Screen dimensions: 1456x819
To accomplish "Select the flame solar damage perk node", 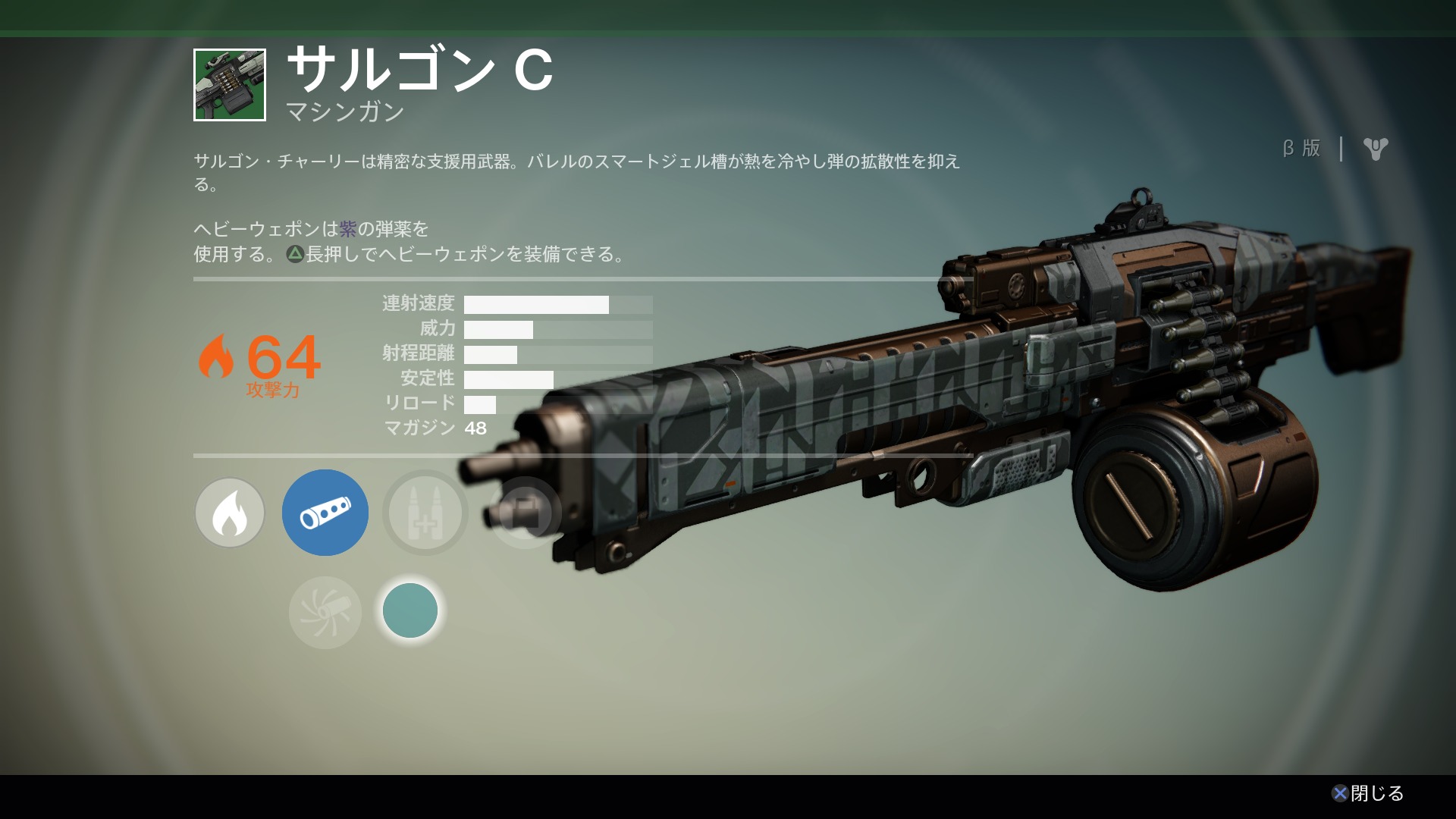I will tap(230, 513).
